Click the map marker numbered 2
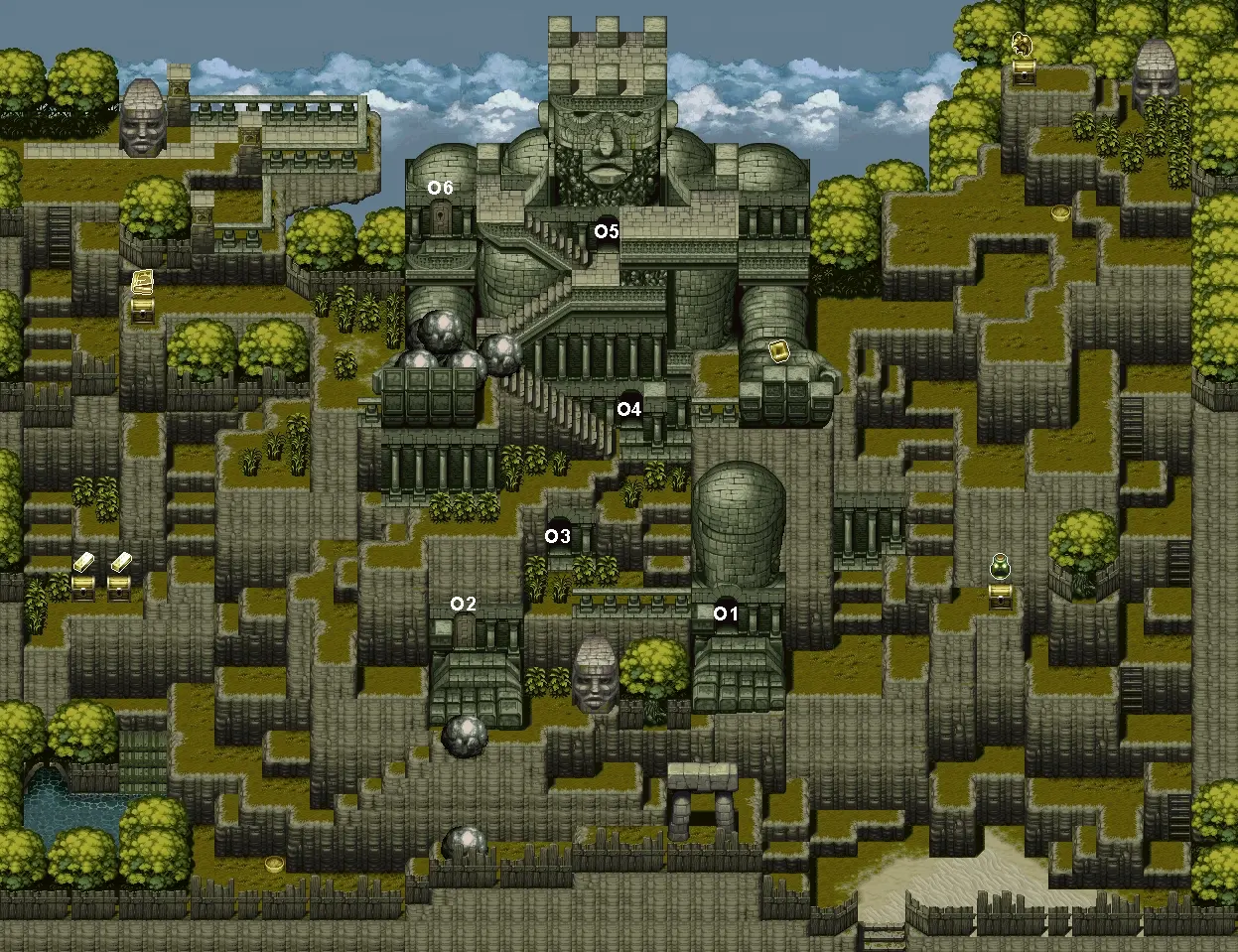Viewport: 1238px width, 952px height. [x=464, y=604]
